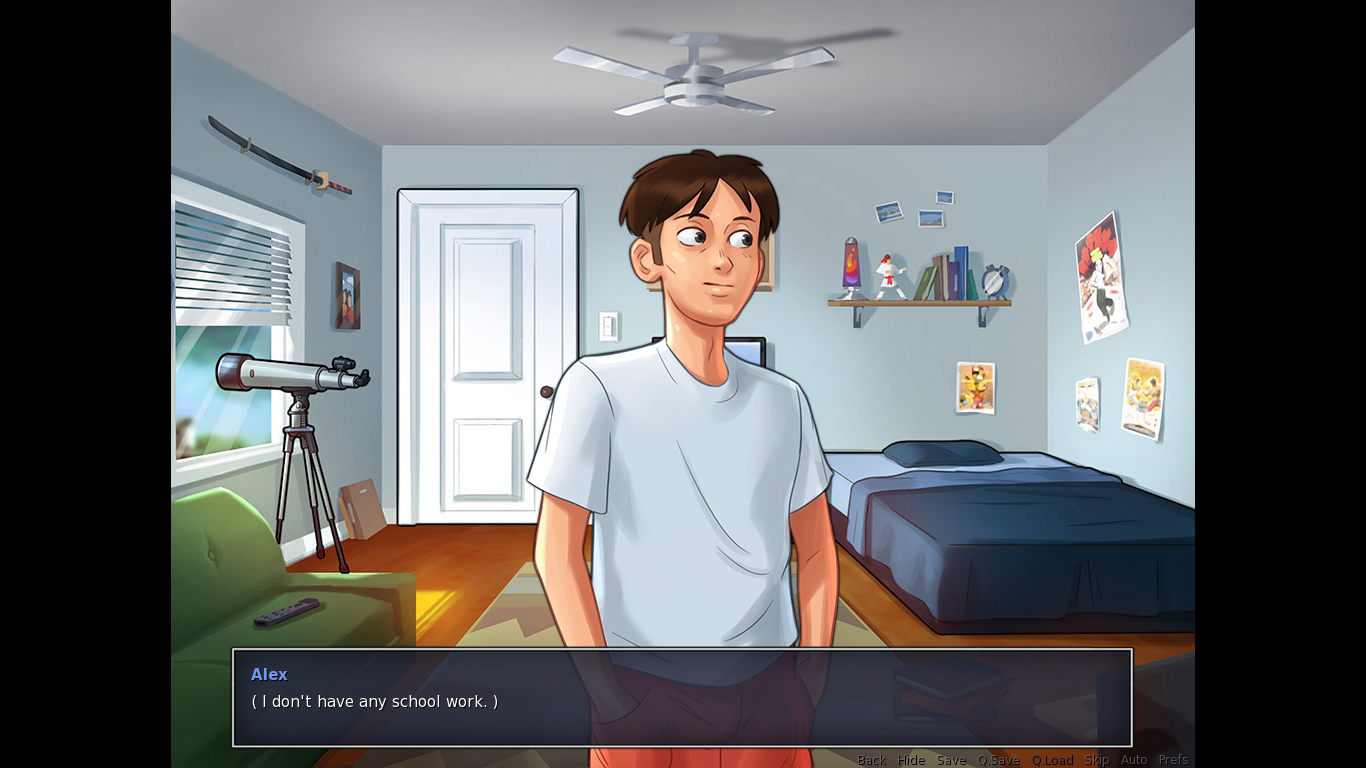Advance Alex's dialogue text box
This screenshot has height=768, width=1366.
[x=682, y=697]
